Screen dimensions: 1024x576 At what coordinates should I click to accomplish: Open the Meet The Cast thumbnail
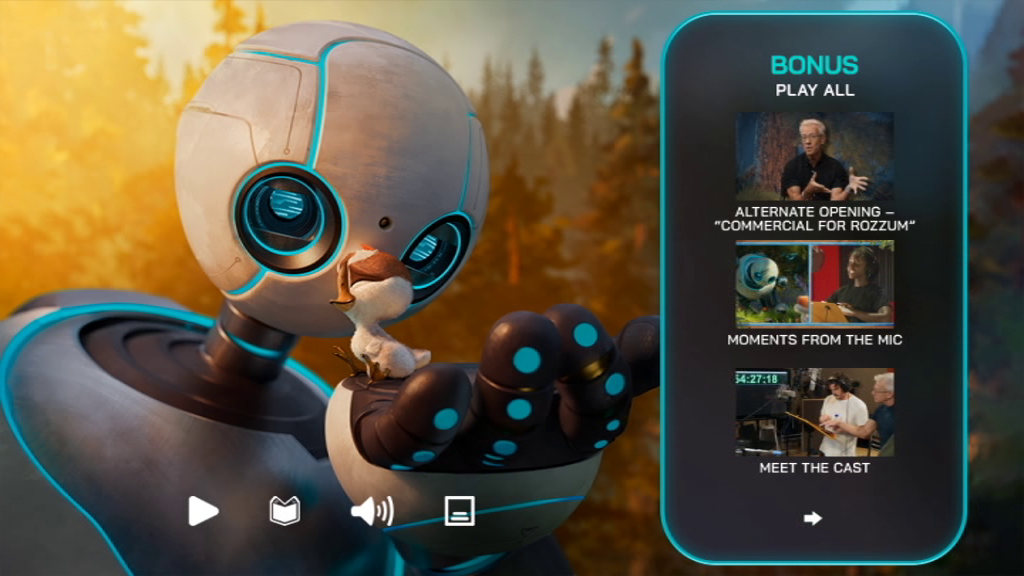tap(814, 412)
